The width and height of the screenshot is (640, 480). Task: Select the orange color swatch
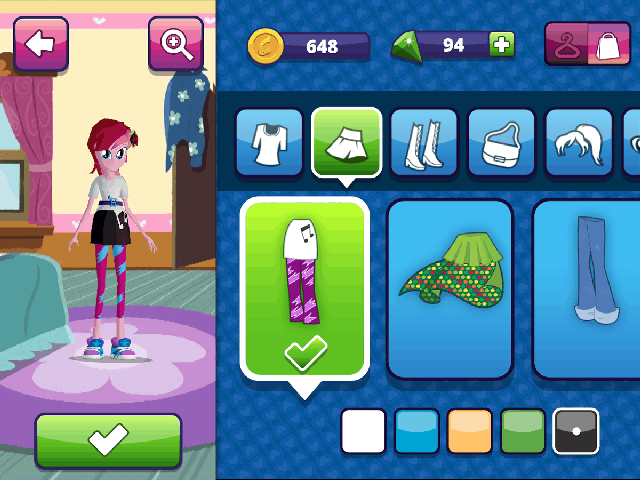click(x=469, y=431)
